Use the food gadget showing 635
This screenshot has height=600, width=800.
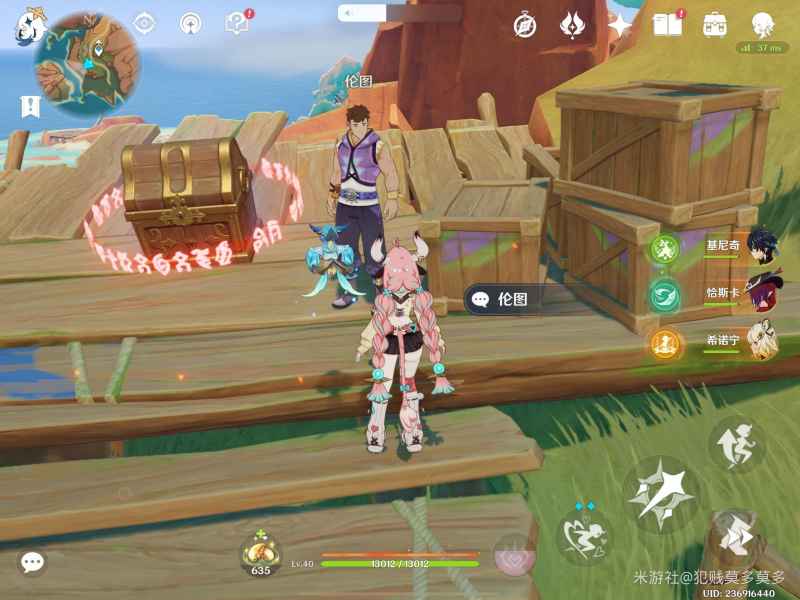tap(260, 553)
